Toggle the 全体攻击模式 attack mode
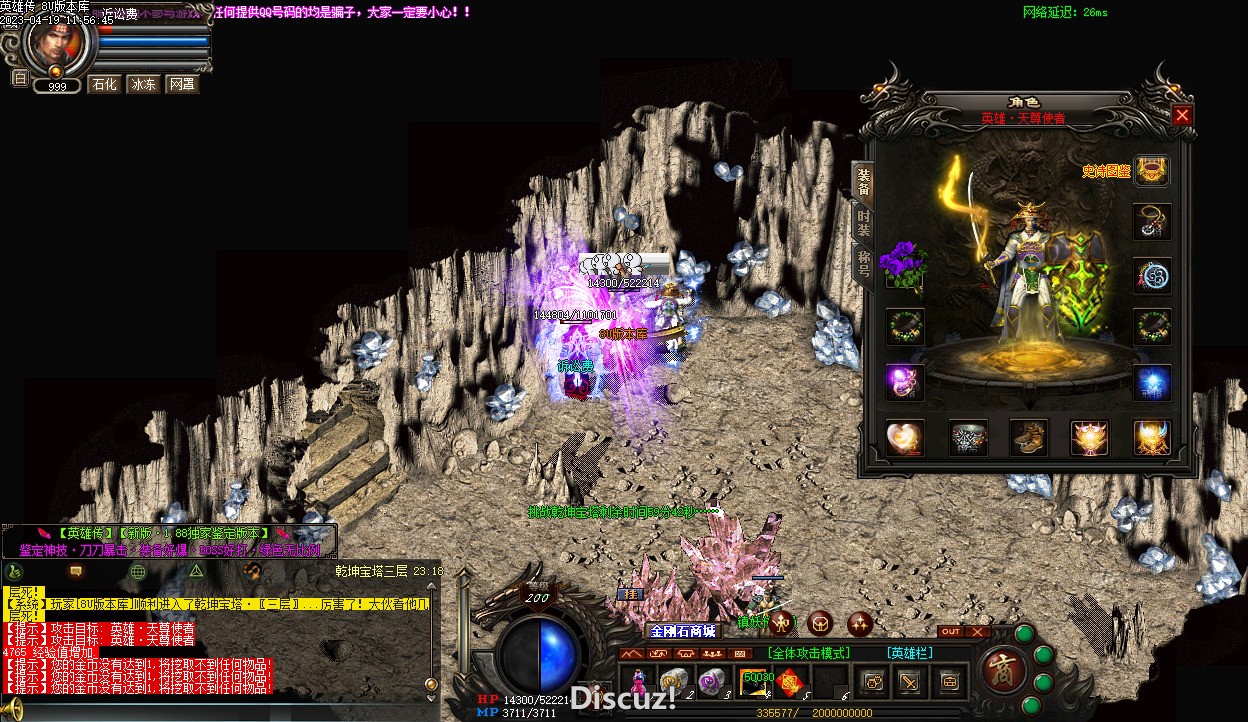This screenshot has height=722, width=1248. coord(808,653)
